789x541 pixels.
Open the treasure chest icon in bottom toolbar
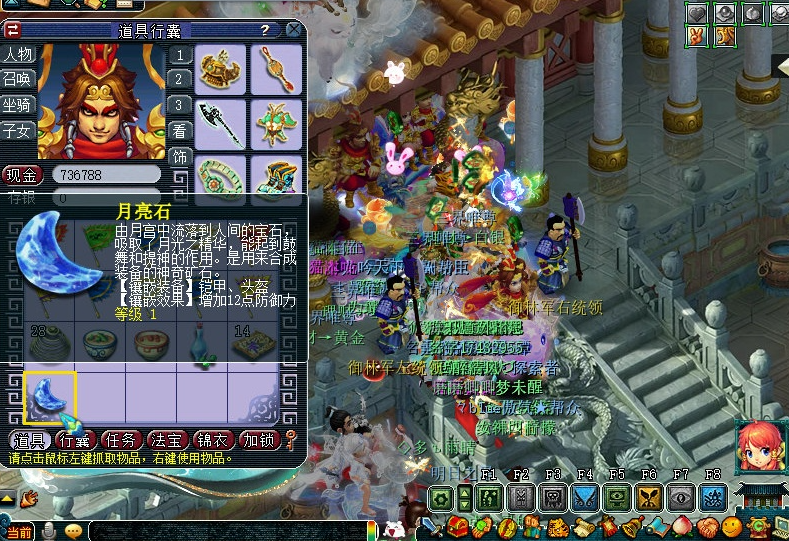[457, 526]
